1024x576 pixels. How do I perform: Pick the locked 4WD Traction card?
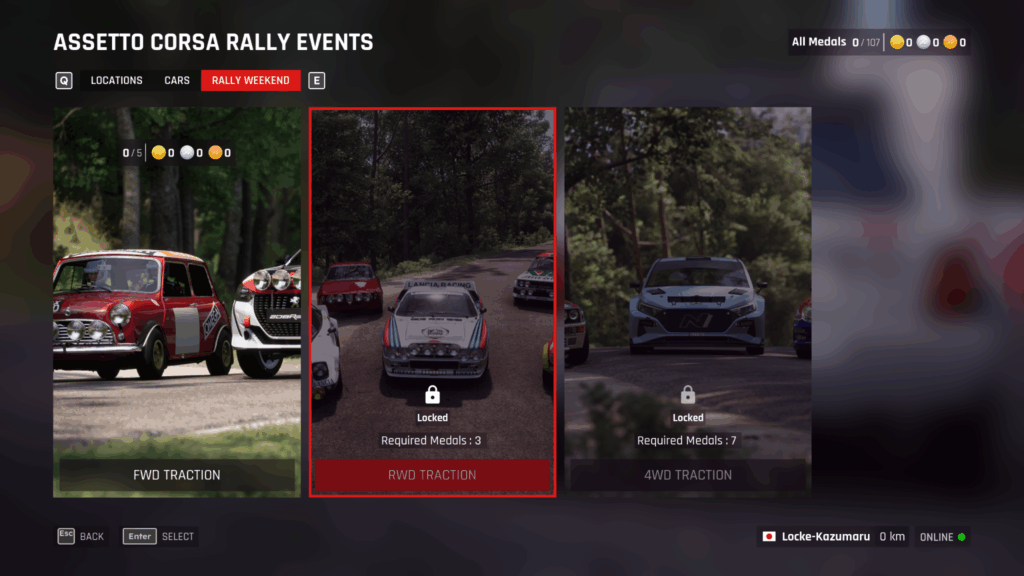point(688,302)
